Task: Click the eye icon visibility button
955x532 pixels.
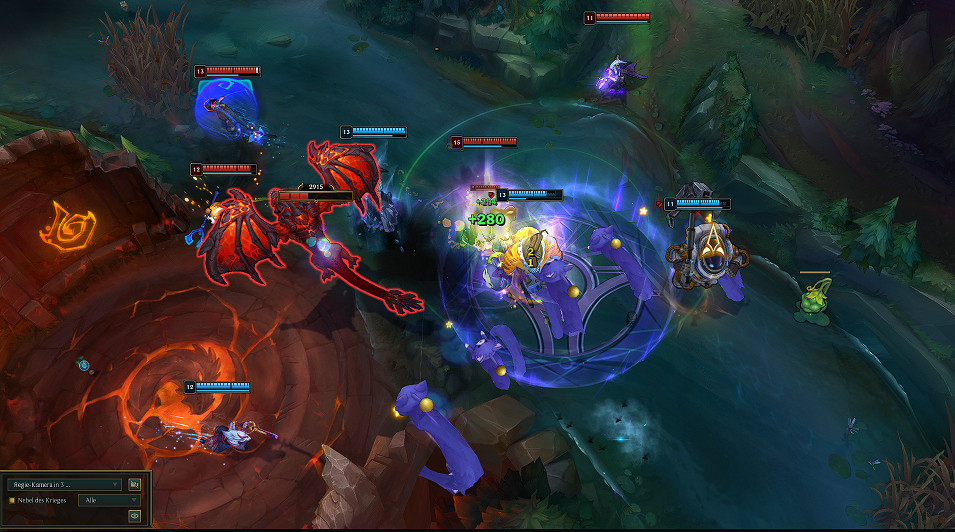Action: point(134,516)
